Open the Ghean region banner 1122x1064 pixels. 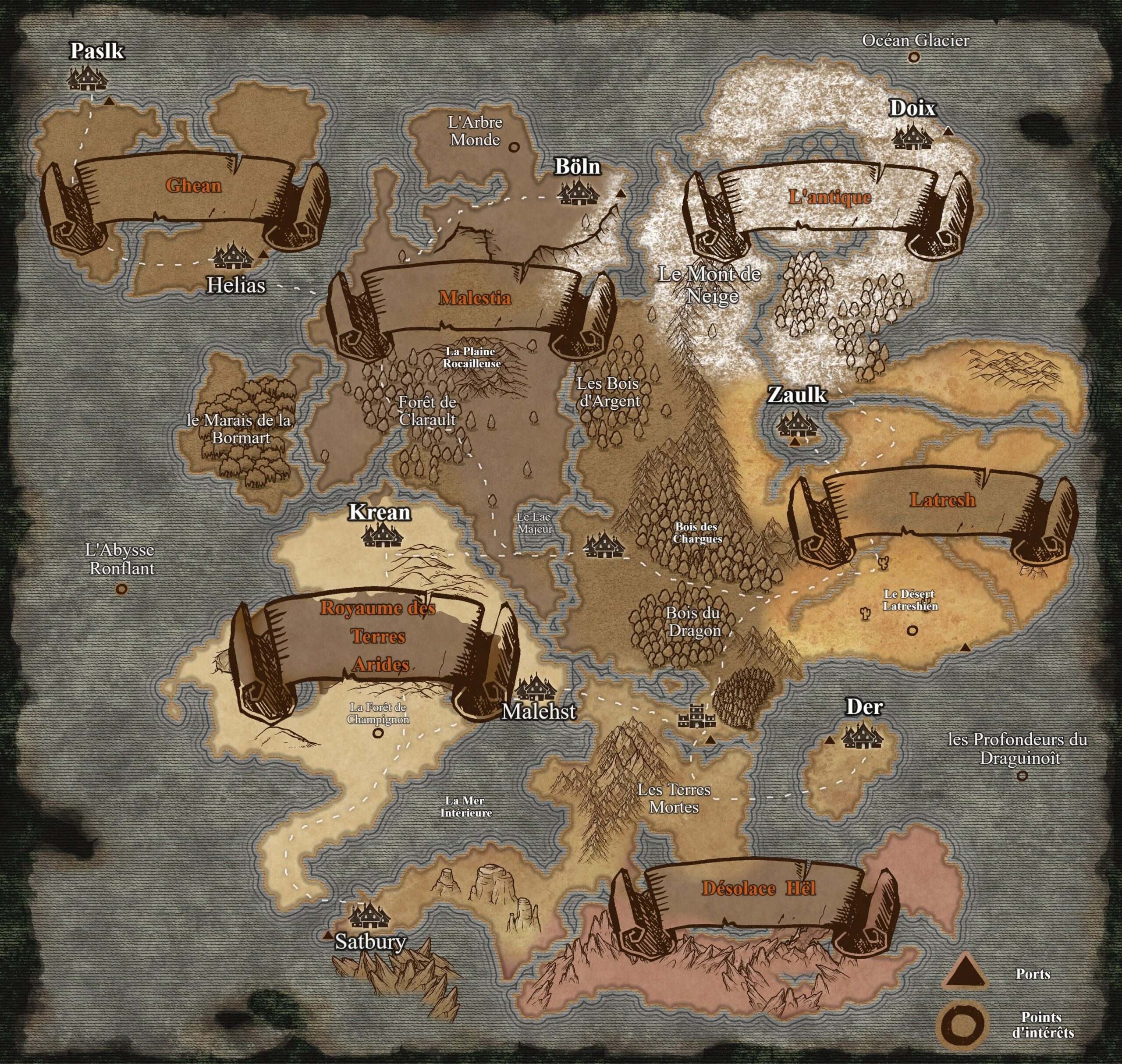[x=193, y=186]
